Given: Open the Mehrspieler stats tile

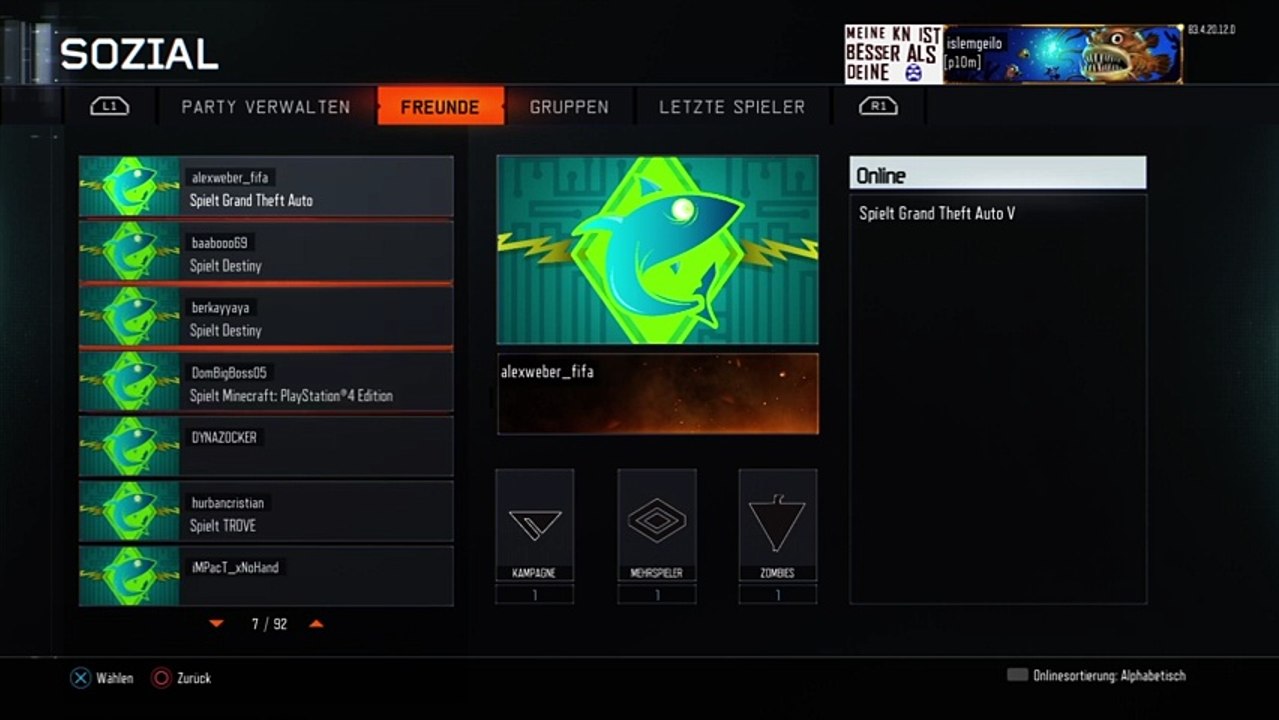Looking at the screenshot, I should tap(657, 525).
